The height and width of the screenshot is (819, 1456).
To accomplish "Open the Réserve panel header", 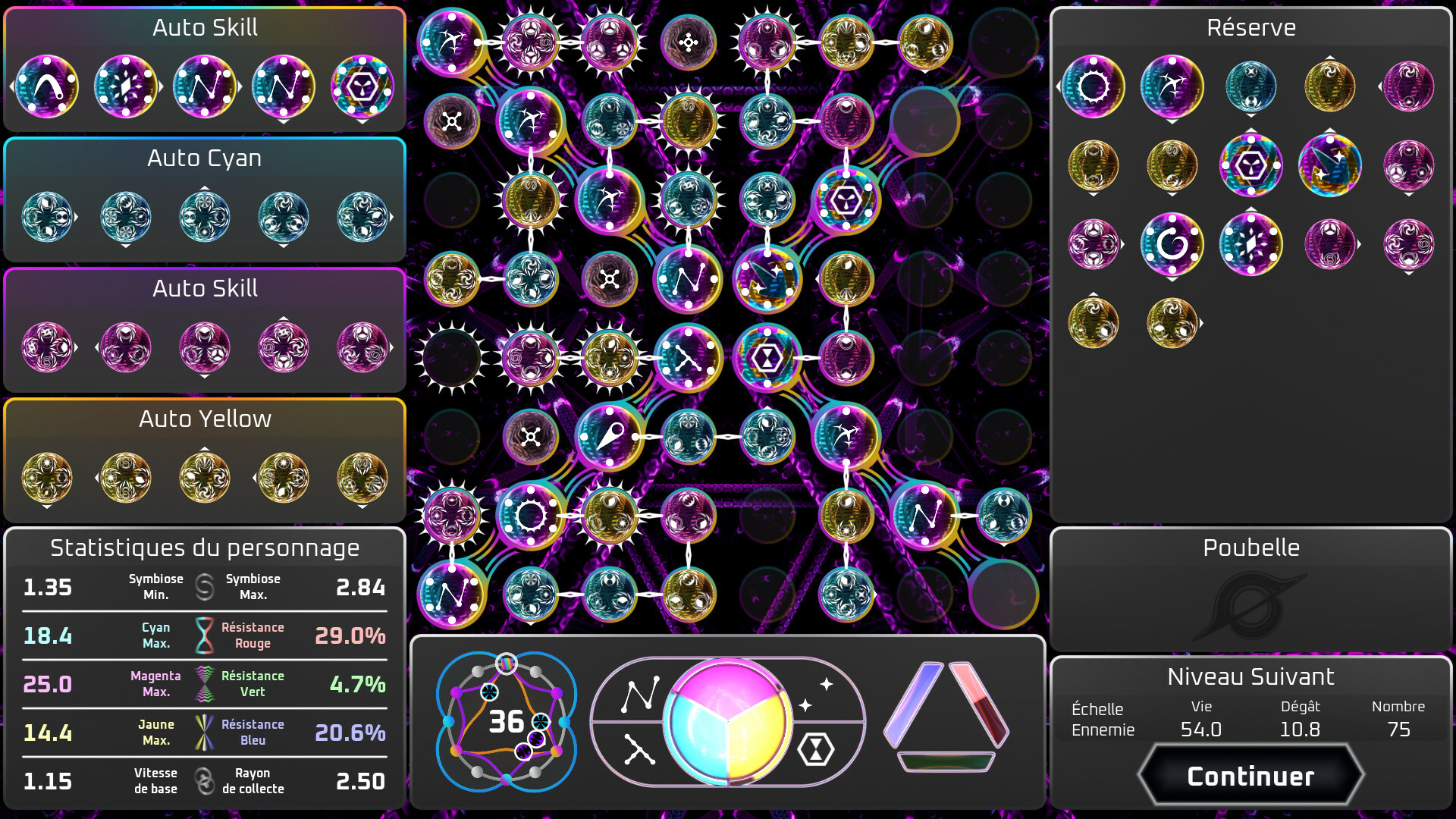I will point(1251,27).
